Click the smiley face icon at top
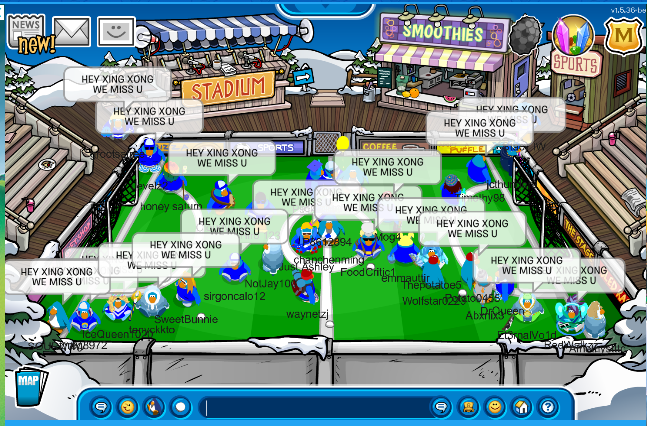The width and height of the screenshot is (647, 426). 117,33
